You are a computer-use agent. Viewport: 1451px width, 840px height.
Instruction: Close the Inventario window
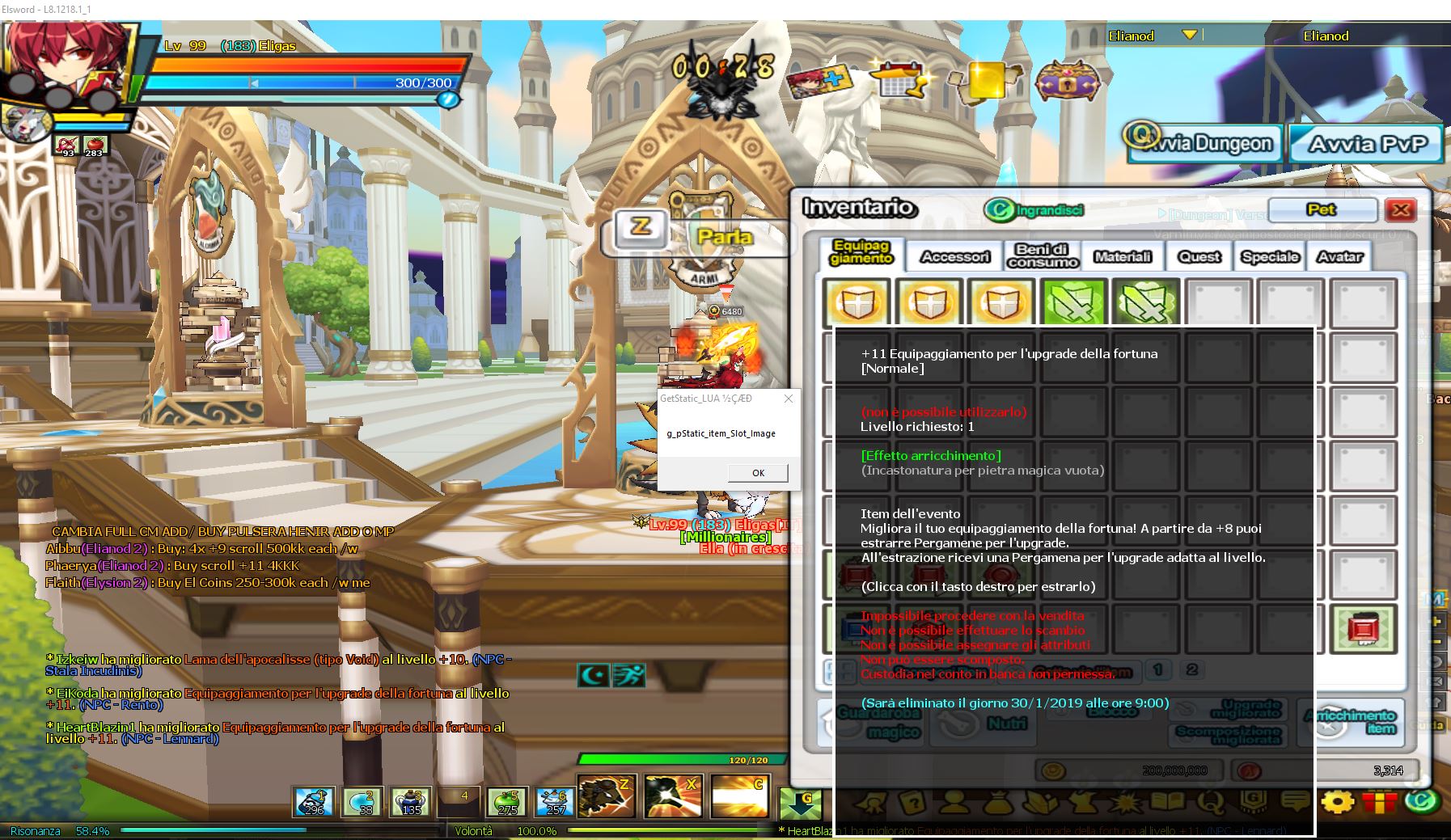point(1401,210)
